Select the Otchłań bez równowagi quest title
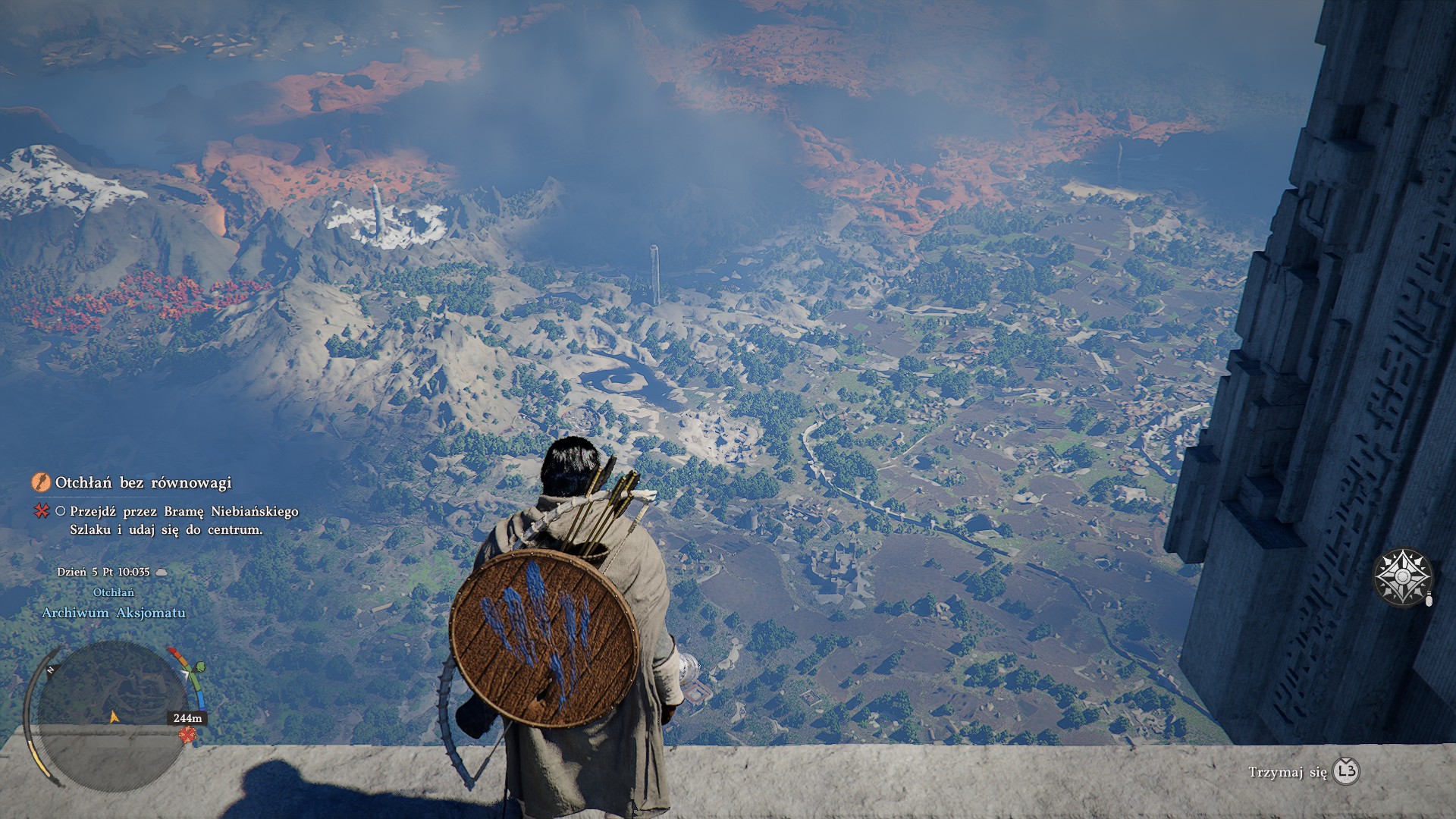Screen dimensions: 1456x819 tap(143, 482)
